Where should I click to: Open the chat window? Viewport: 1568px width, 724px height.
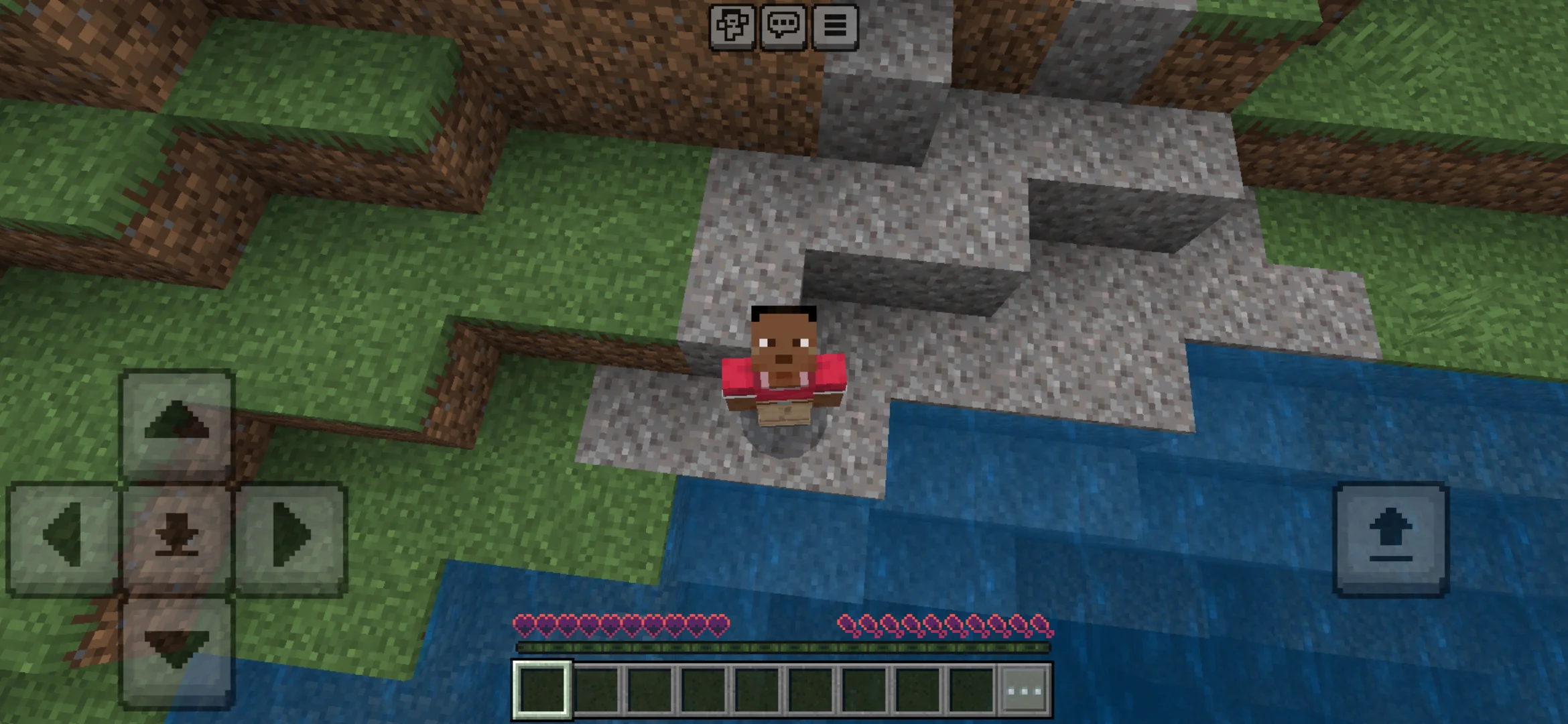click(x=783, y=26)
